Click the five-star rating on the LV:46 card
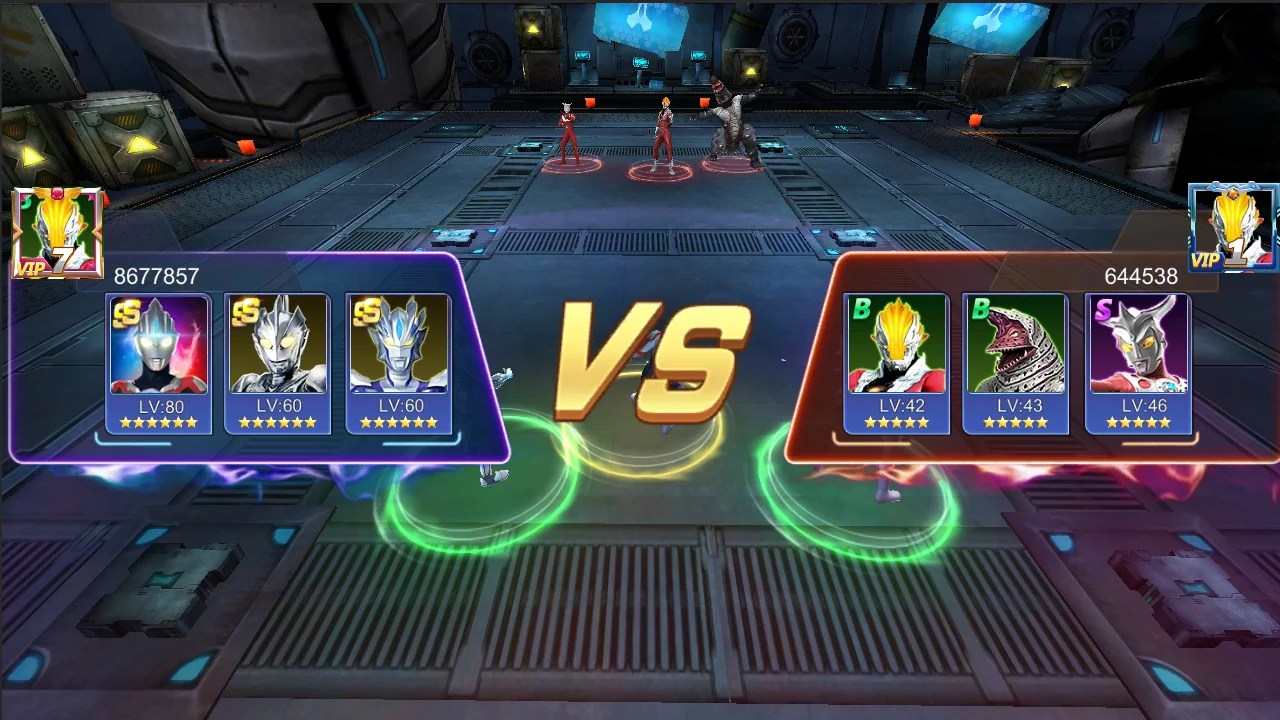1280x720 pixels. (x=1138, y=421)
